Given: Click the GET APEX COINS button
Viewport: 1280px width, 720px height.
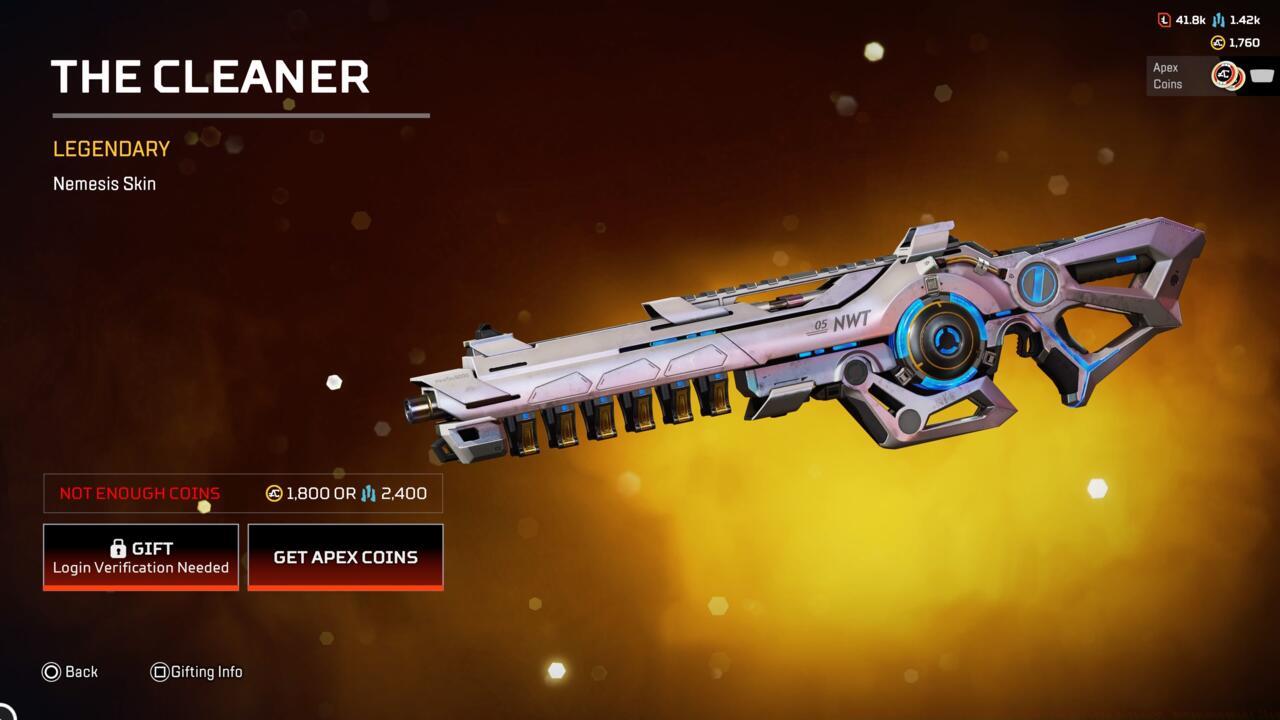Looking at the screenshot, I should click(345, 557).
